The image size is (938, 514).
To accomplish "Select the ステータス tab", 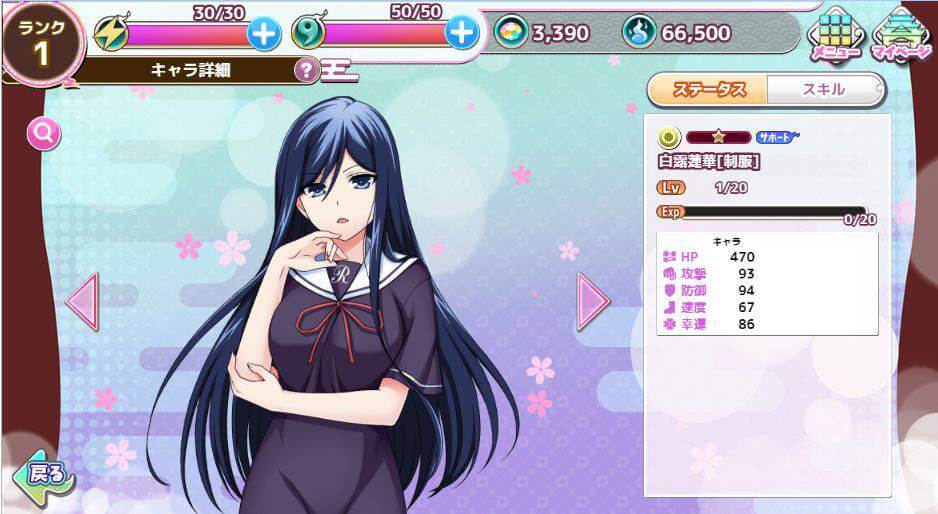I will click(709, 89).
